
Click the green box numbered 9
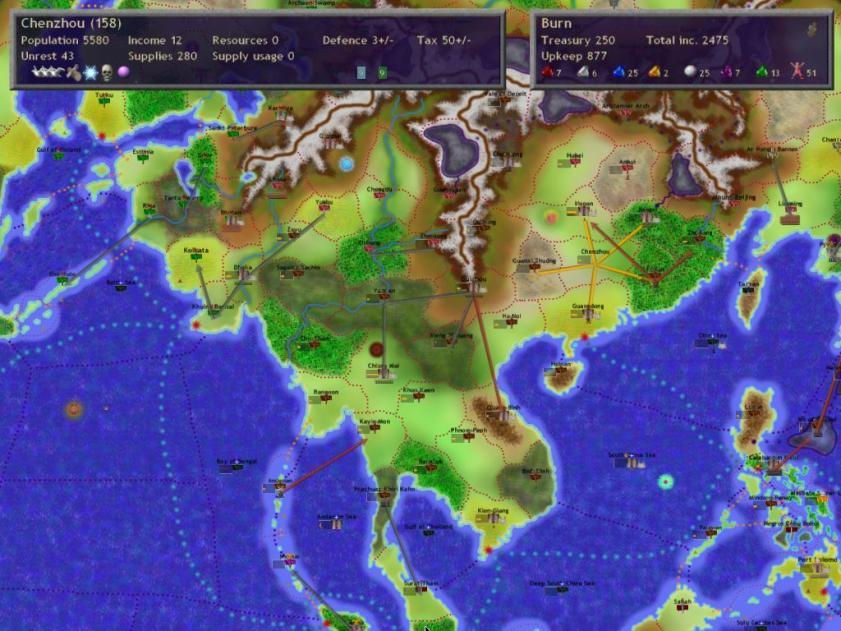[382, 72]
